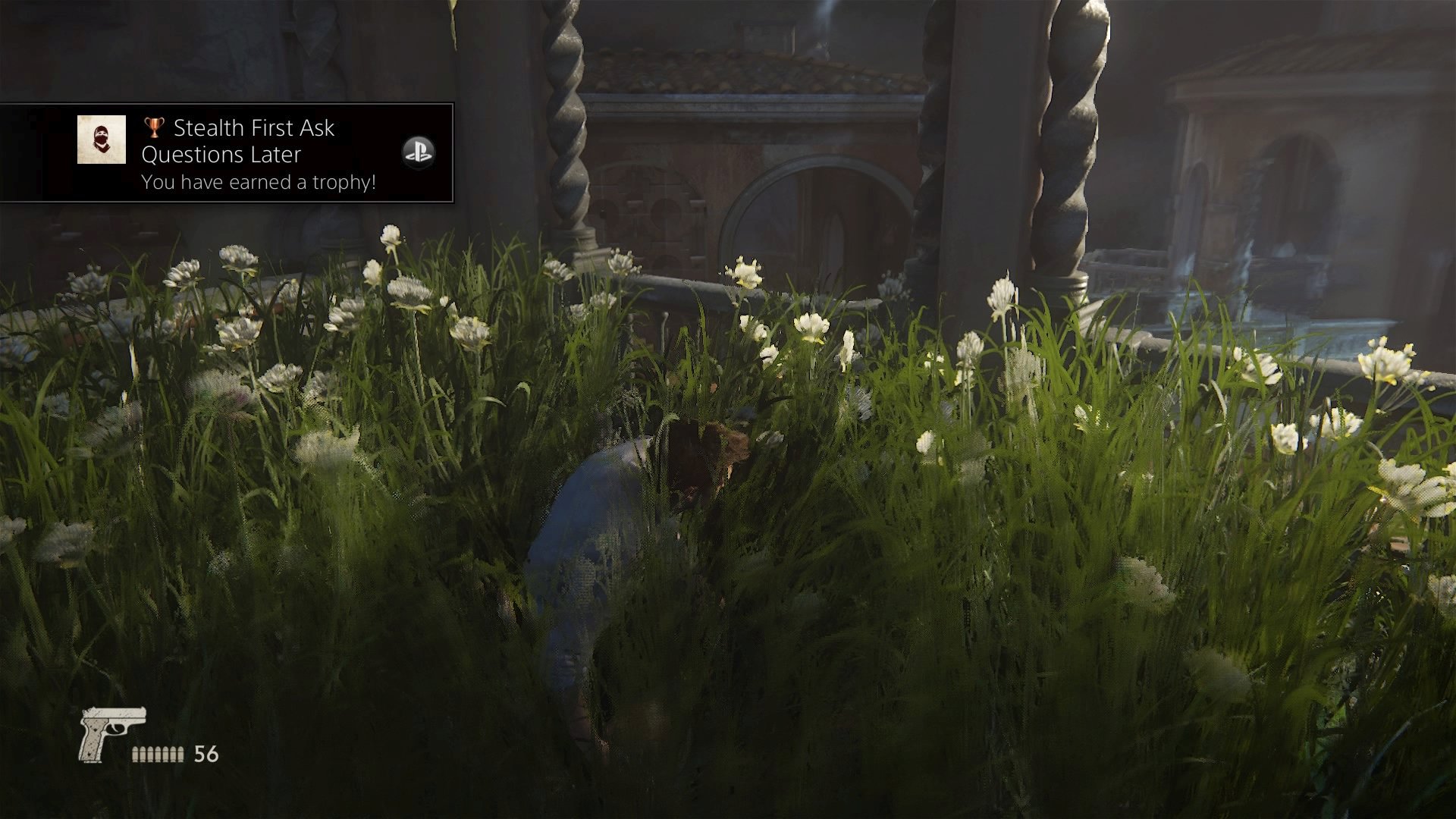Image resolution: width=1456 pixels, height=819 pixels.
Task: Select the pistol weapon icon
Action: click(x=111, y=733)
